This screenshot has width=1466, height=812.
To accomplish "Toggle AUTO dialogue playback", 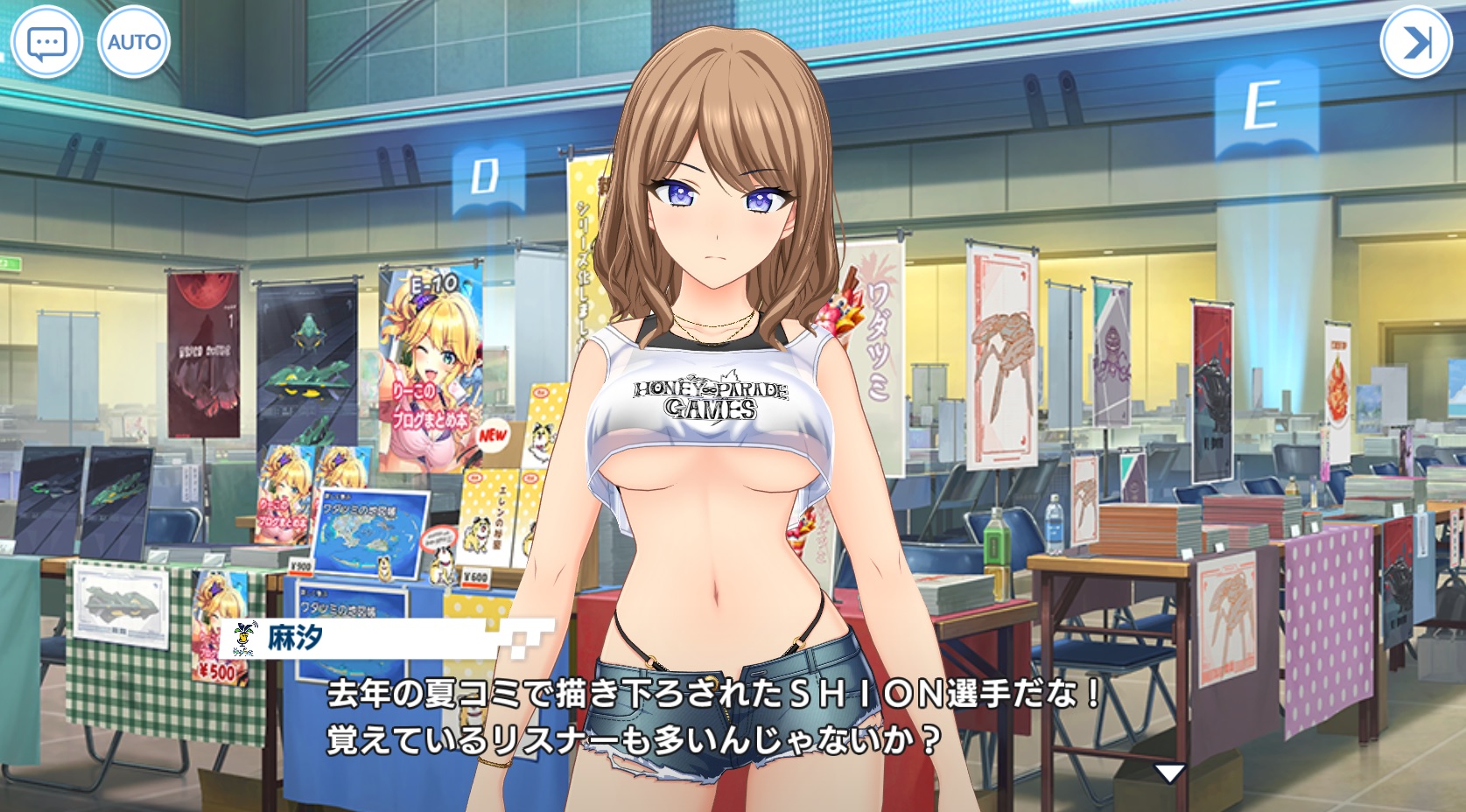I will [134, 42].
